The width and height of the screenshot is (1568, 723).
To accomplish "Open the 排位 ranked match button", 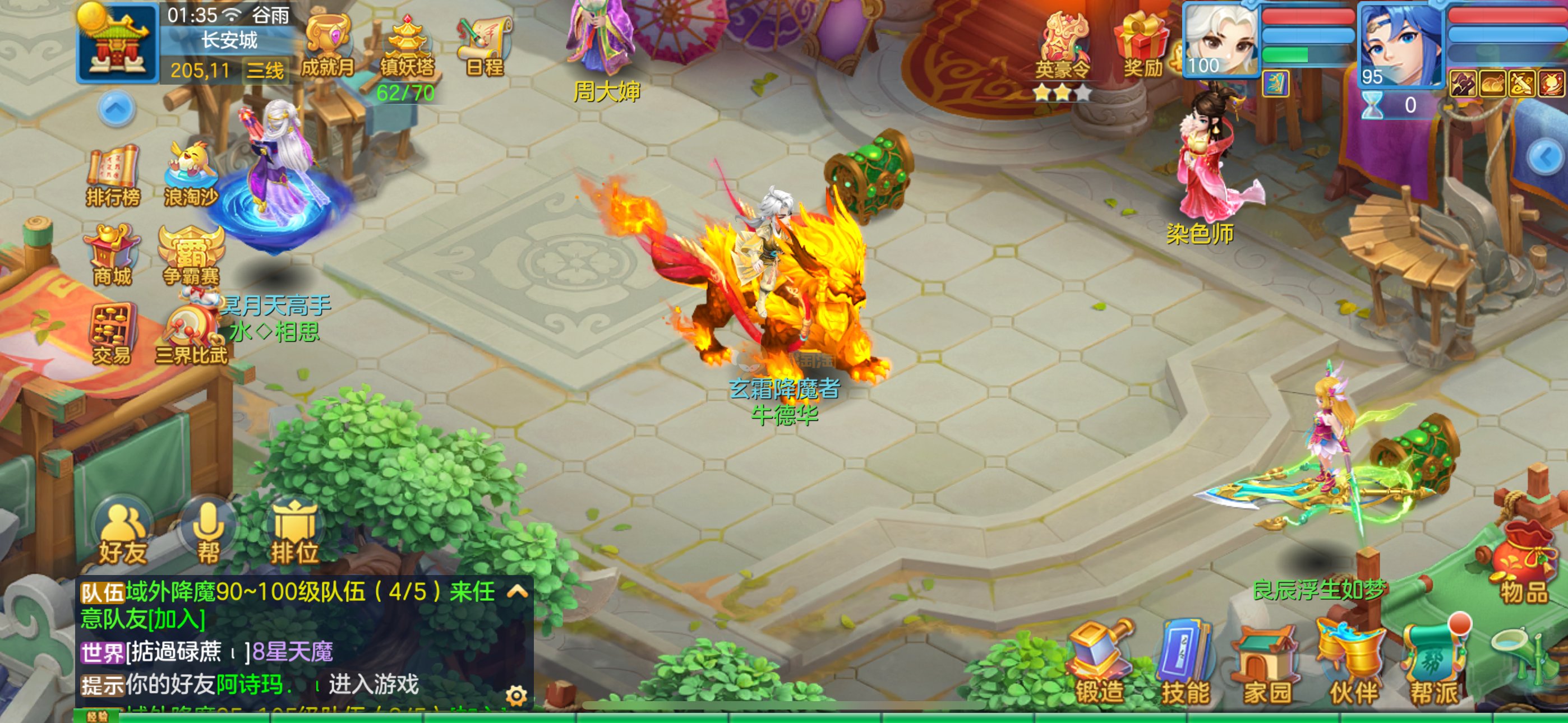I will (x=294, y=533).
